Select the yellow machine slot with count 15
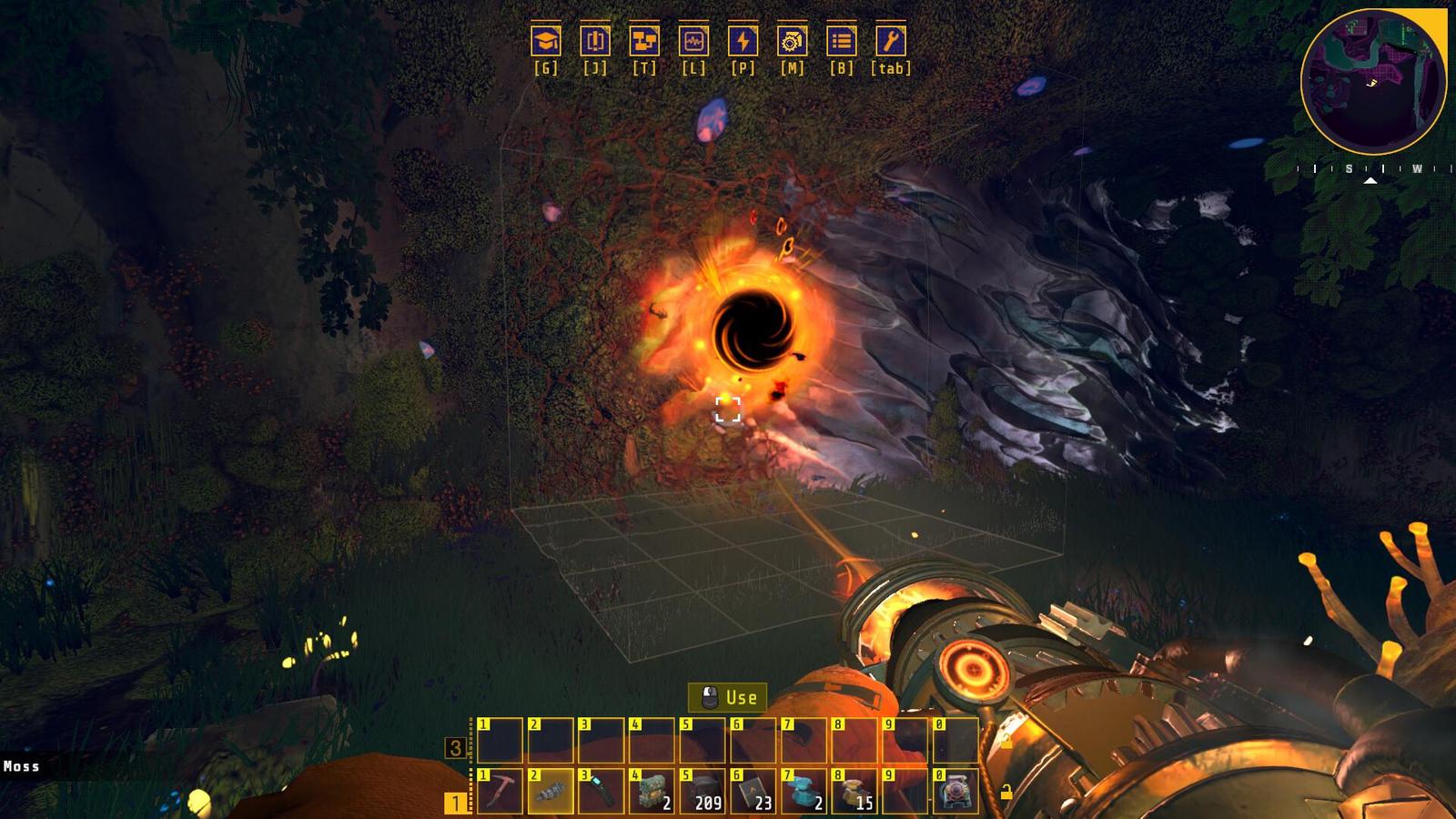1456x819 pixels. click(855, 791)
